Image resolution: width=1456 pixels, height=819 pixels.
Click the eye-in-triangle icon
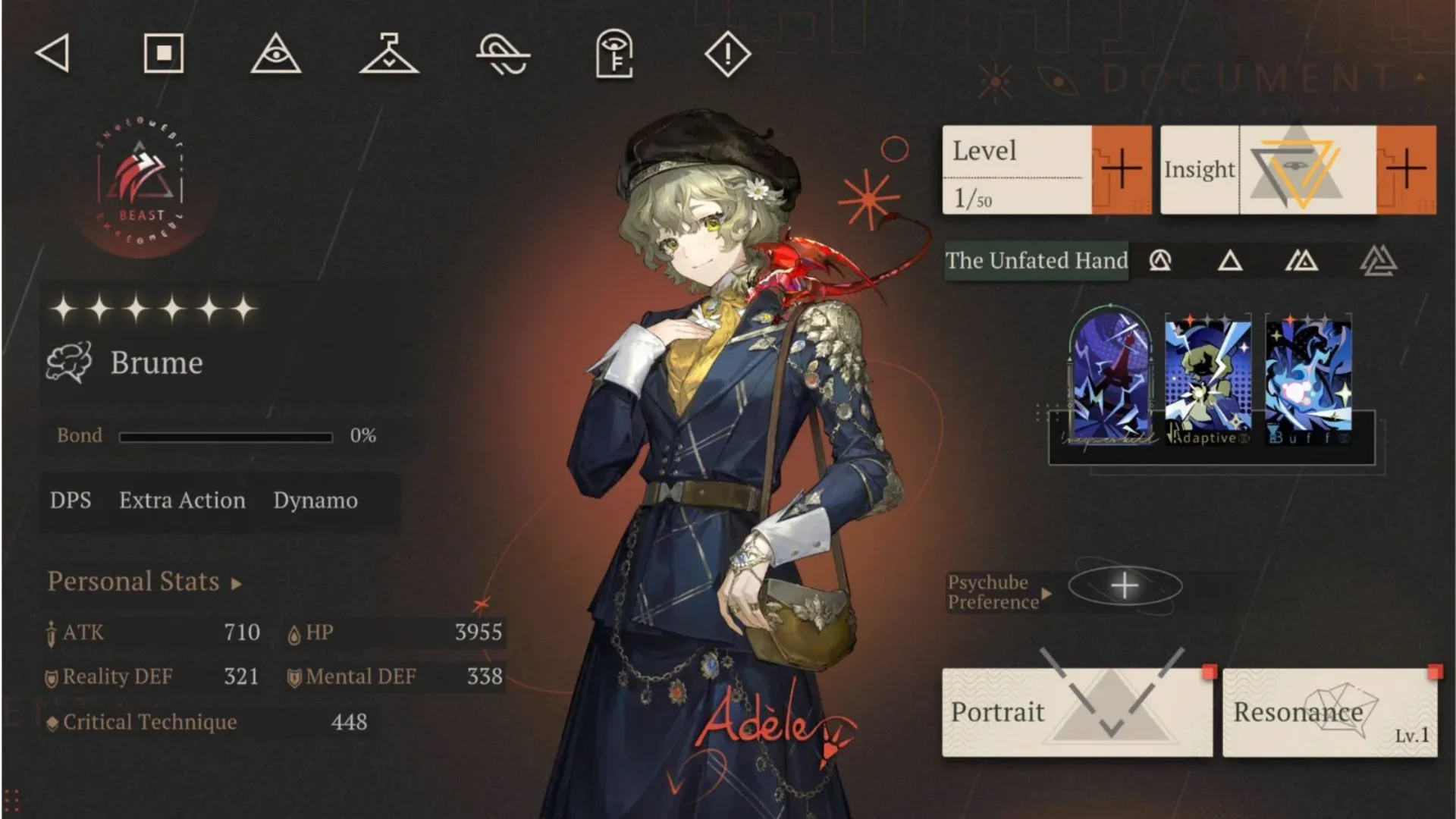(276, 53)
